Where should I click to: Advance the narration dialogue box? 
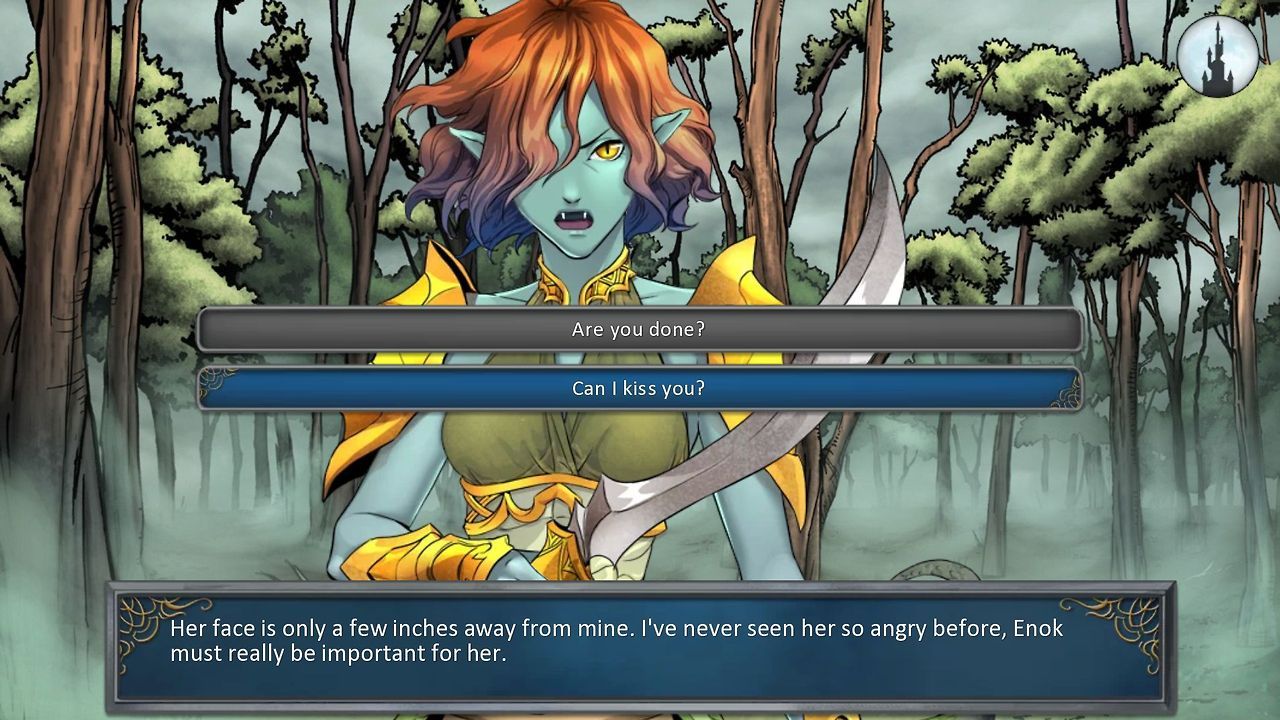(640, 645)
